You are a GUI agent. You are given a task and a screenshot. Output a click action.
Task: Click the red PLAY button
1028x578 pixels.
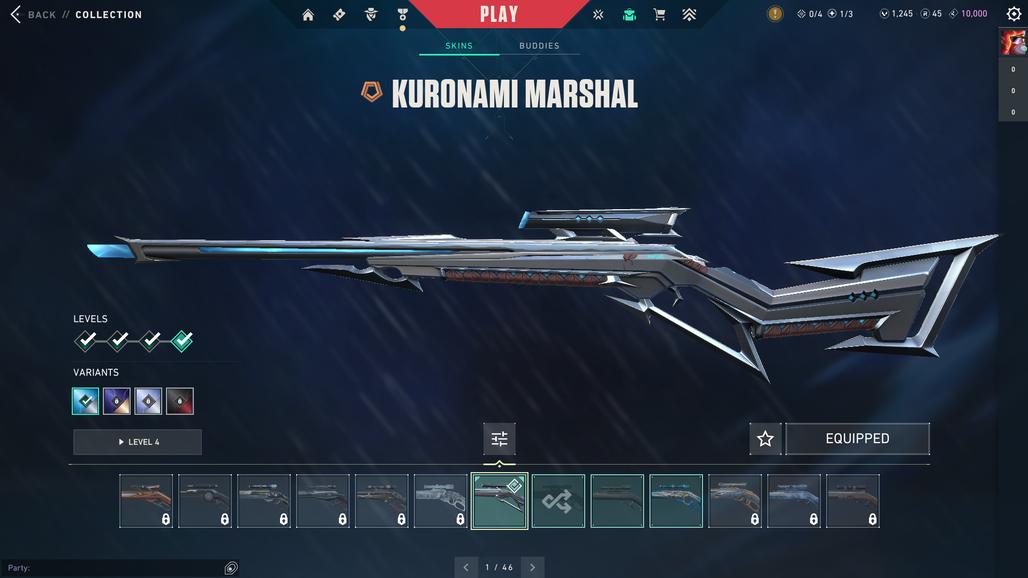click(498, 14)
